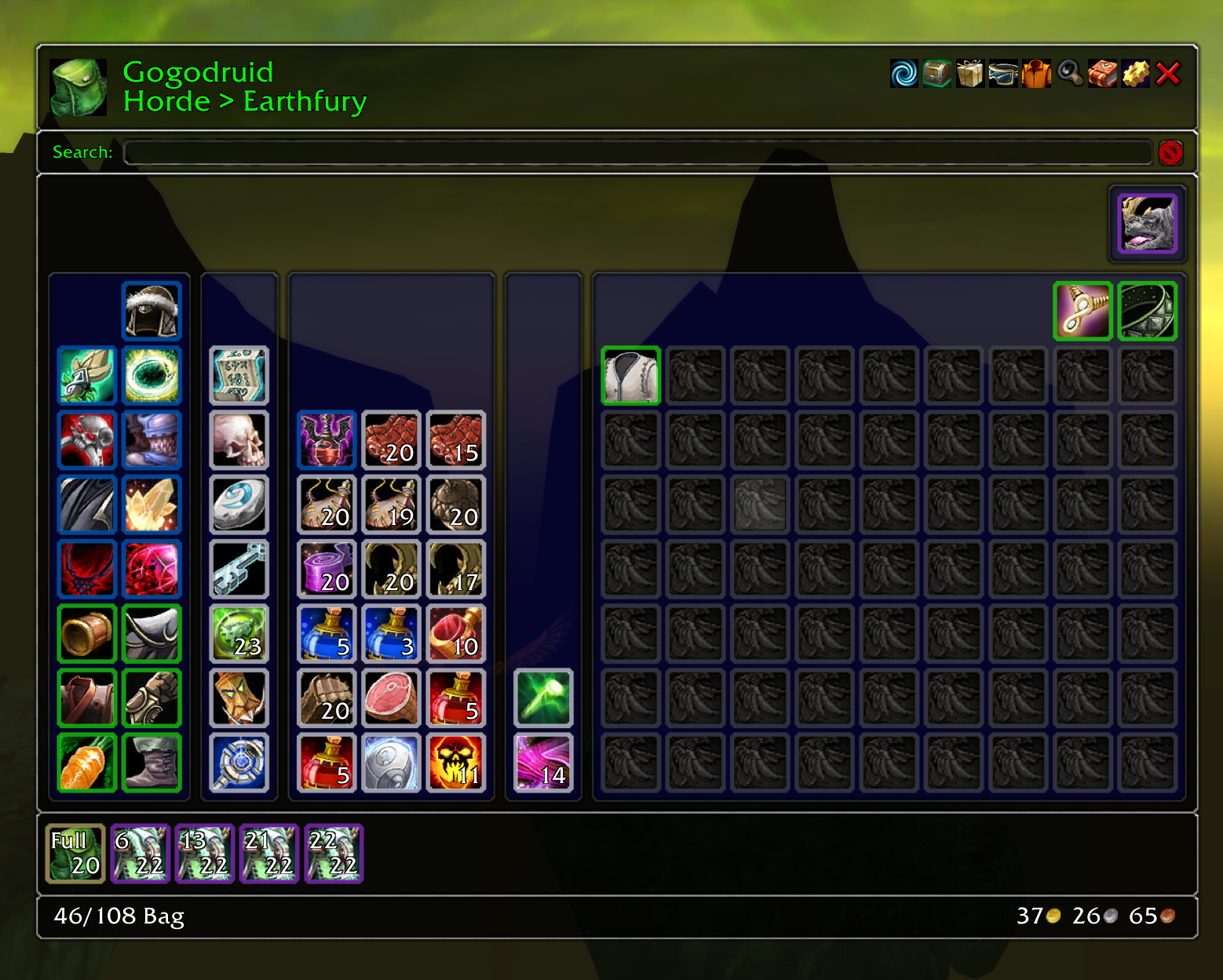Open the orange shirt equipment view icon
Screen dimensions: 1223x980
pos(1035,74)
